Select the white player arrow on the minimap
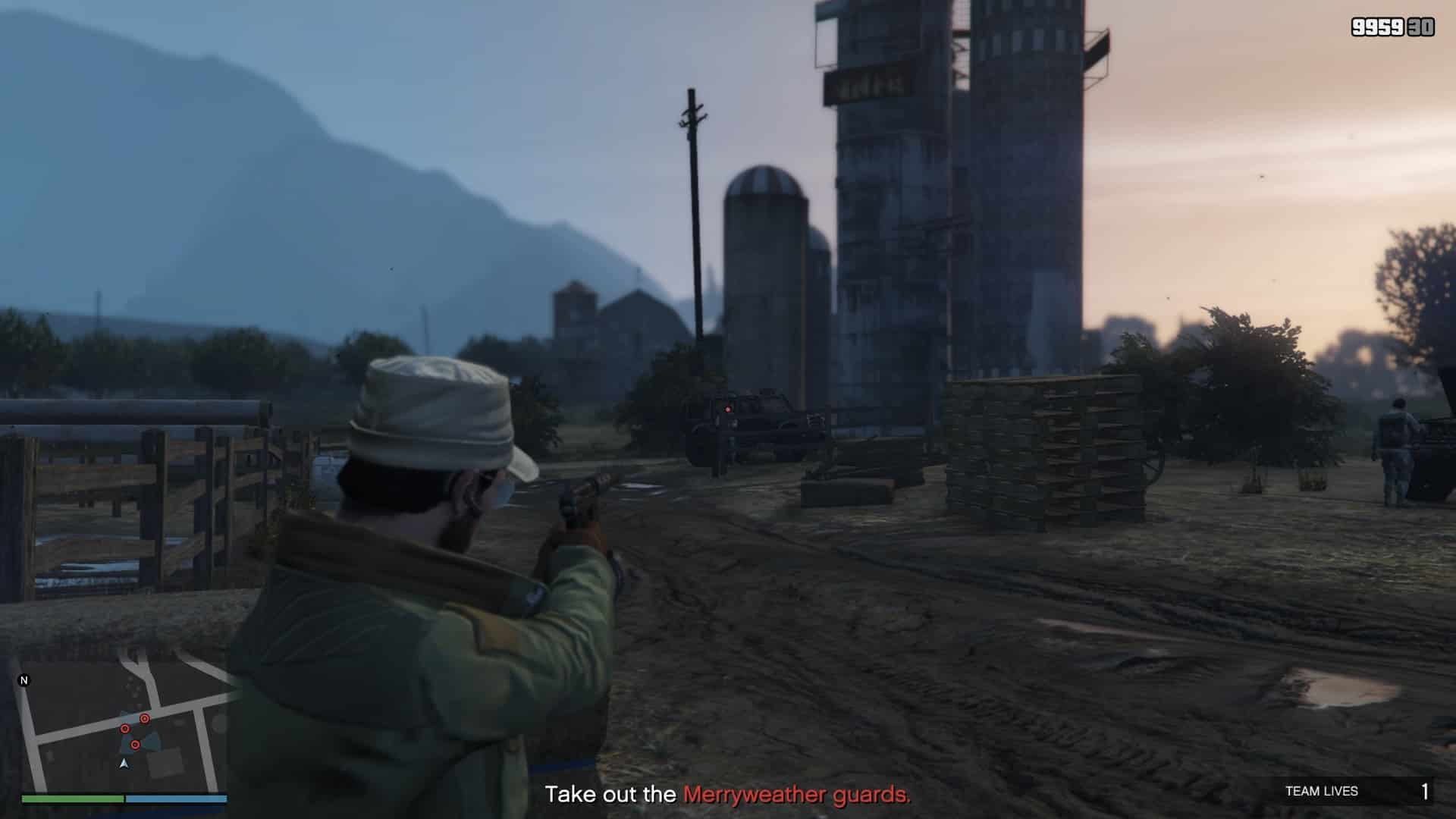Screen dimensions: 1456x819 pyautogui.click(x=125, y=765)
